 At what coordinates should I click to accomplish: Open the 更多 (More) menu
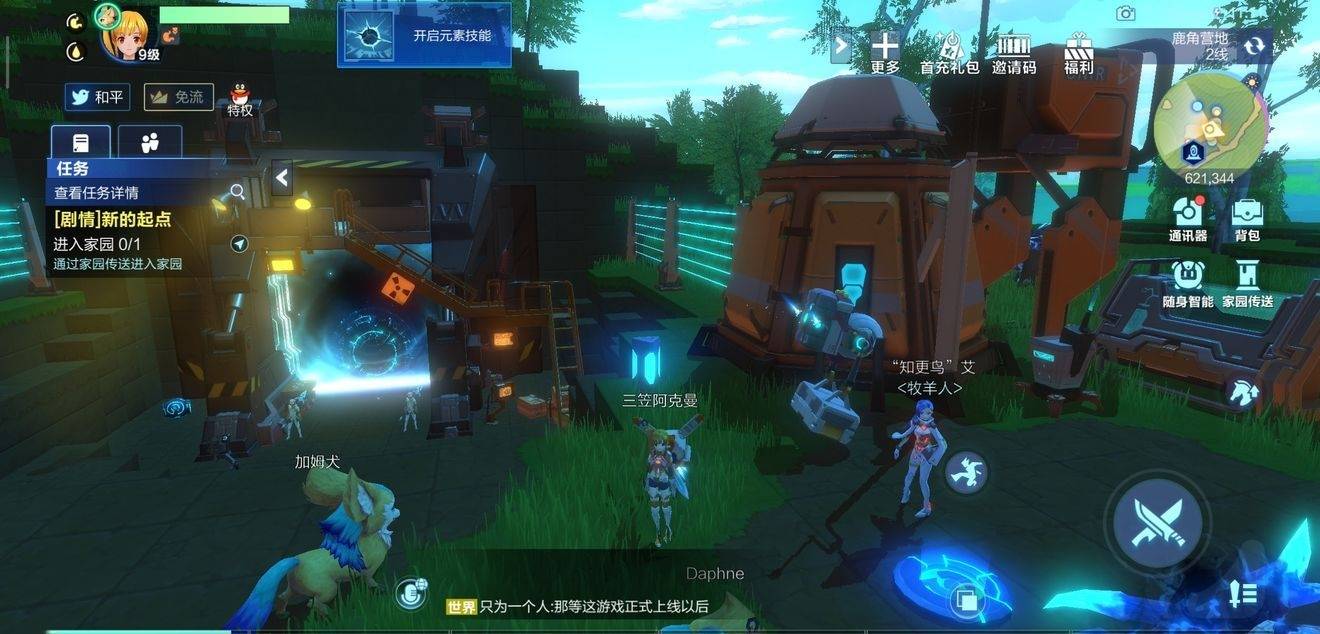coord(885,52)
